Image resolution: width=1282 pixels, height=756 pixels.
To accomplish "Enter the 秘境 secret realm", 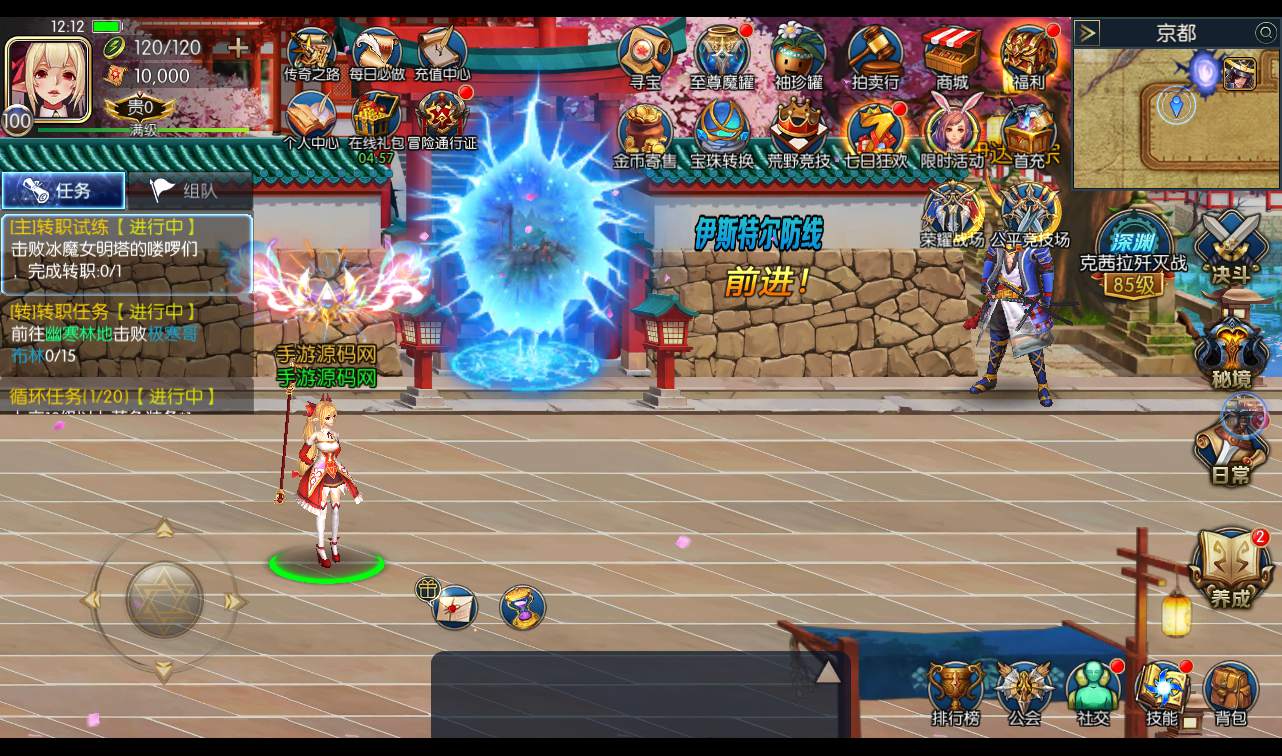I will 1231,350.
